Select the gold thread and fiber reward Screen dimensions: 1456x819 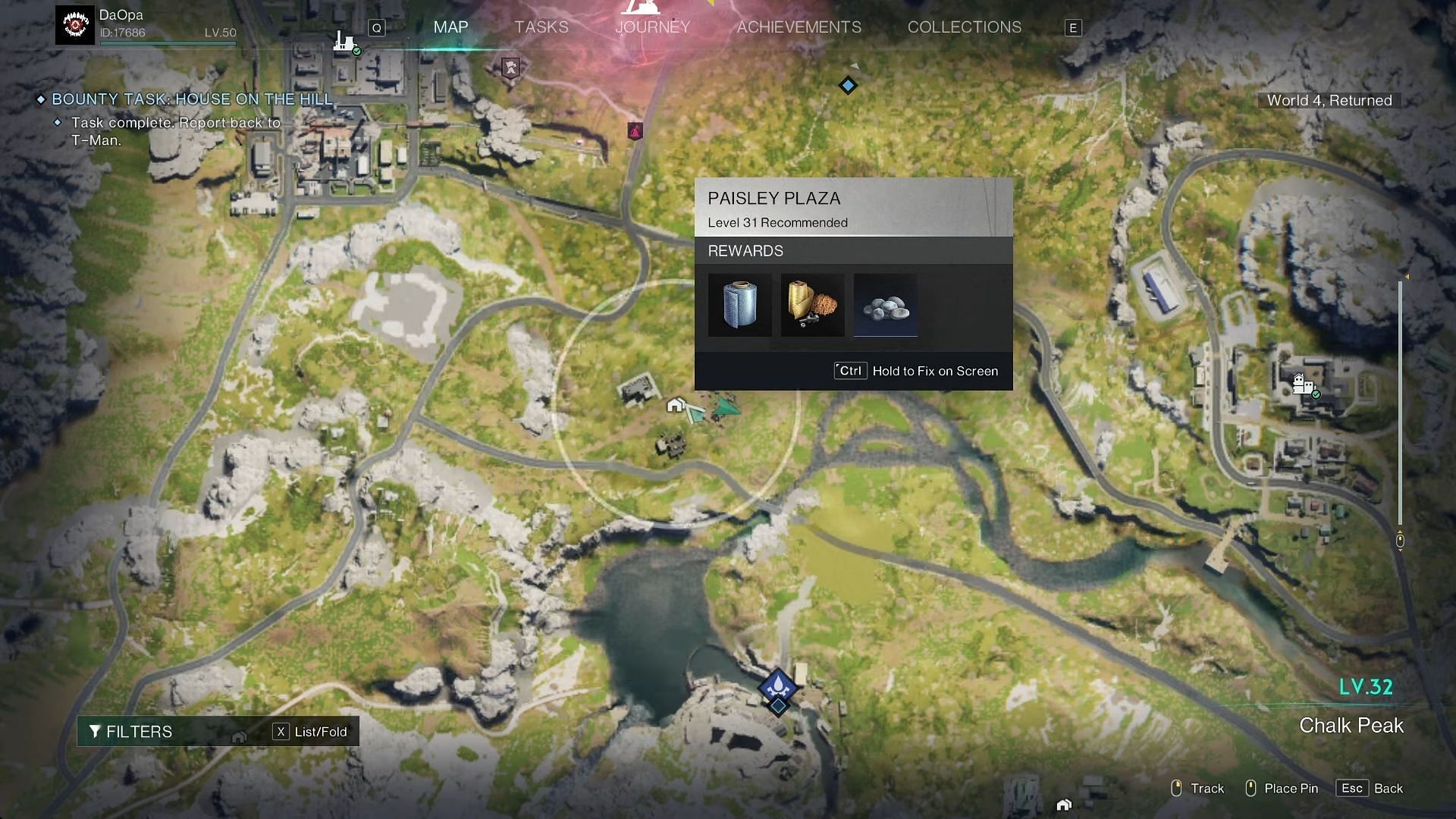[x=812, y=305]
